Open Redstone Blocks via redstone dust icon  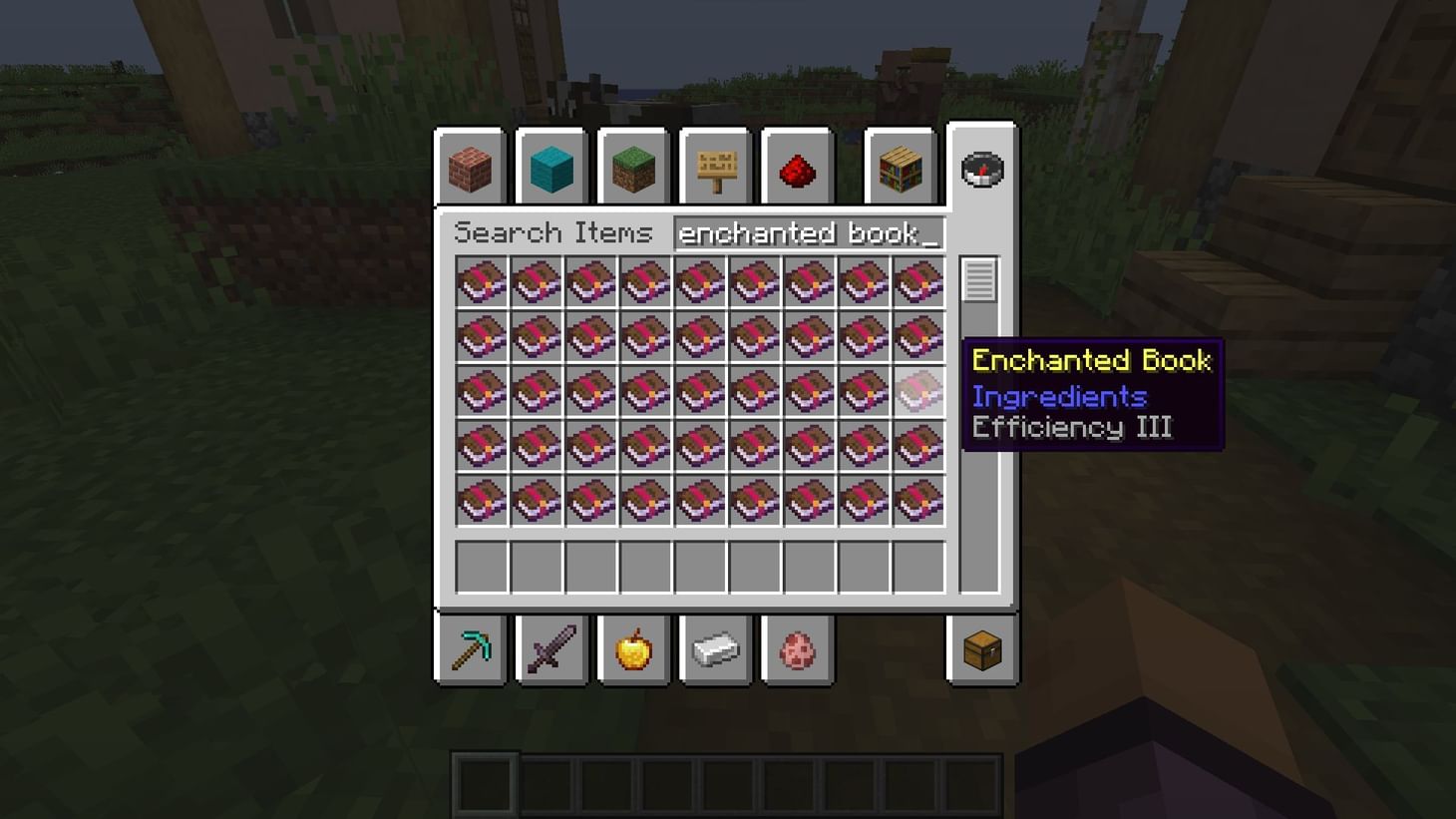click(796, 169)
